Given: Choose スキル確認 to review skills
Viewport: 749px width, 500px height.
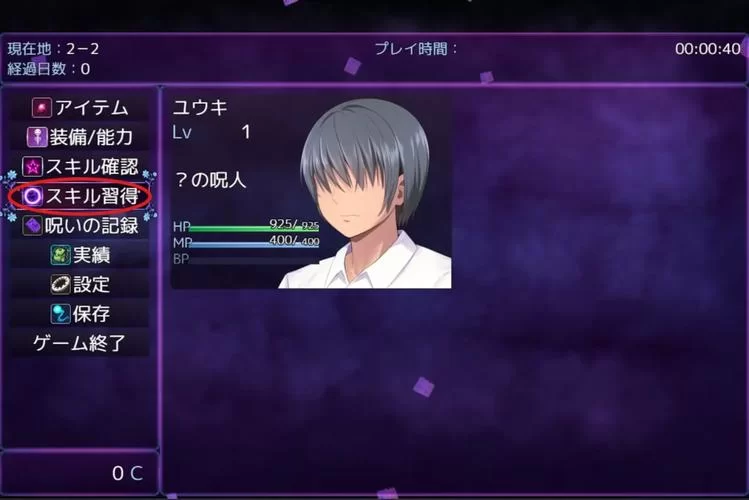Looking at the screenshot, I should (x=80, y=167).
